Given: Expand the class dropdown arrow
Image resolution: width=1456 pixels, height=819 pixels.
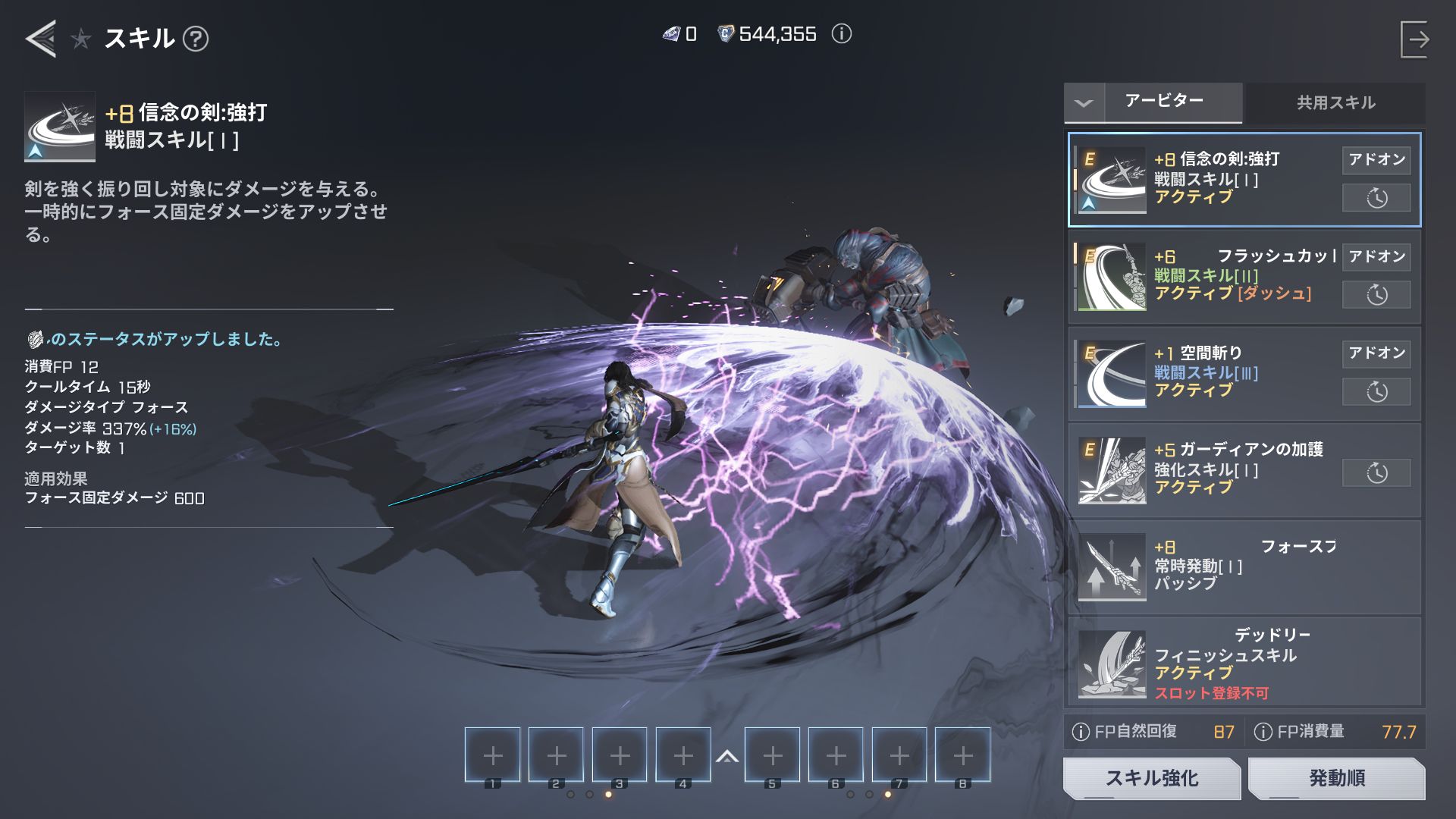Looking at the screenshot, I should point(1084,103).
